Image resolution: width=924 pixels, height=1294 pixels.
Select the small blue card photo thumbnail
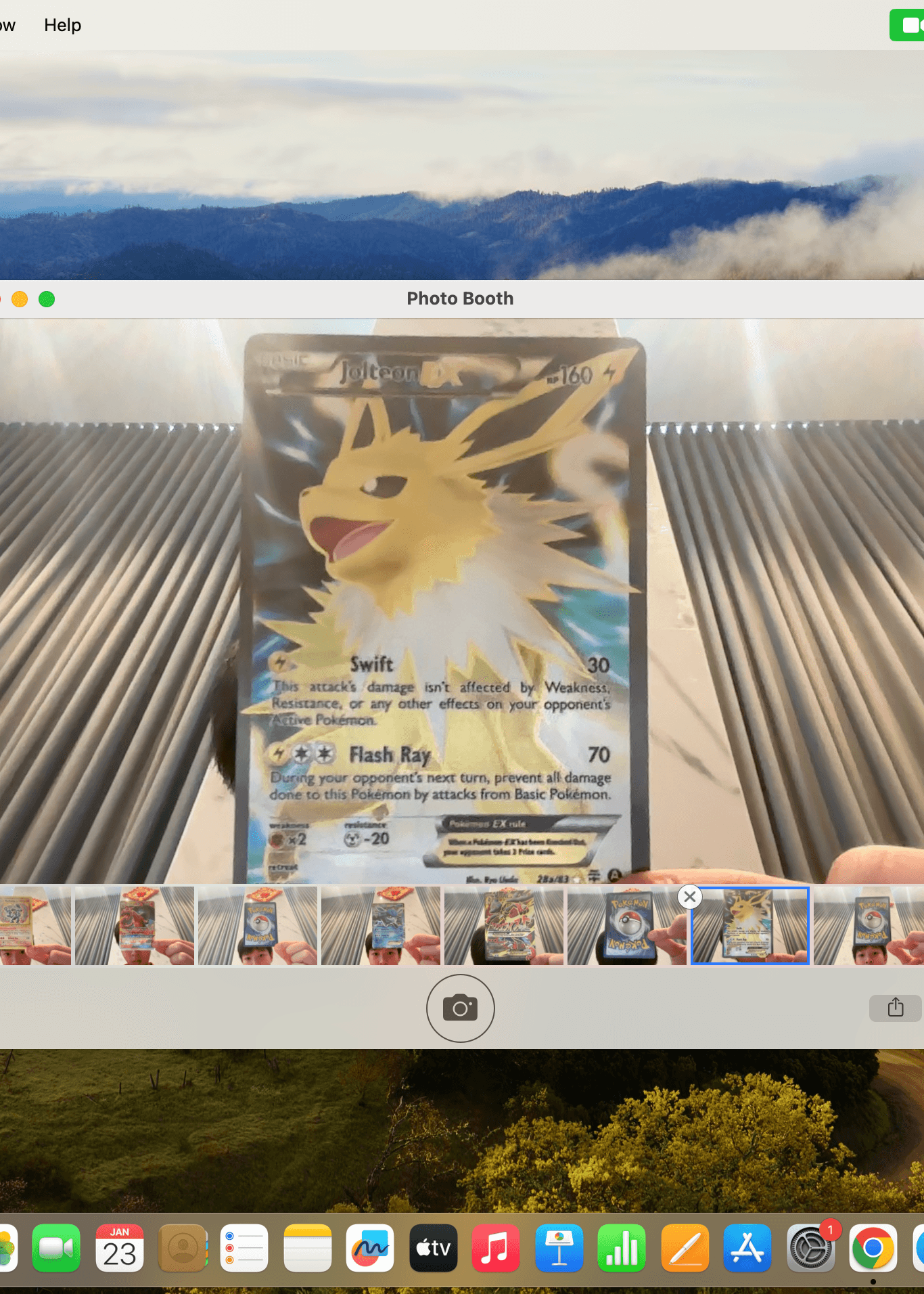(381, 926)
